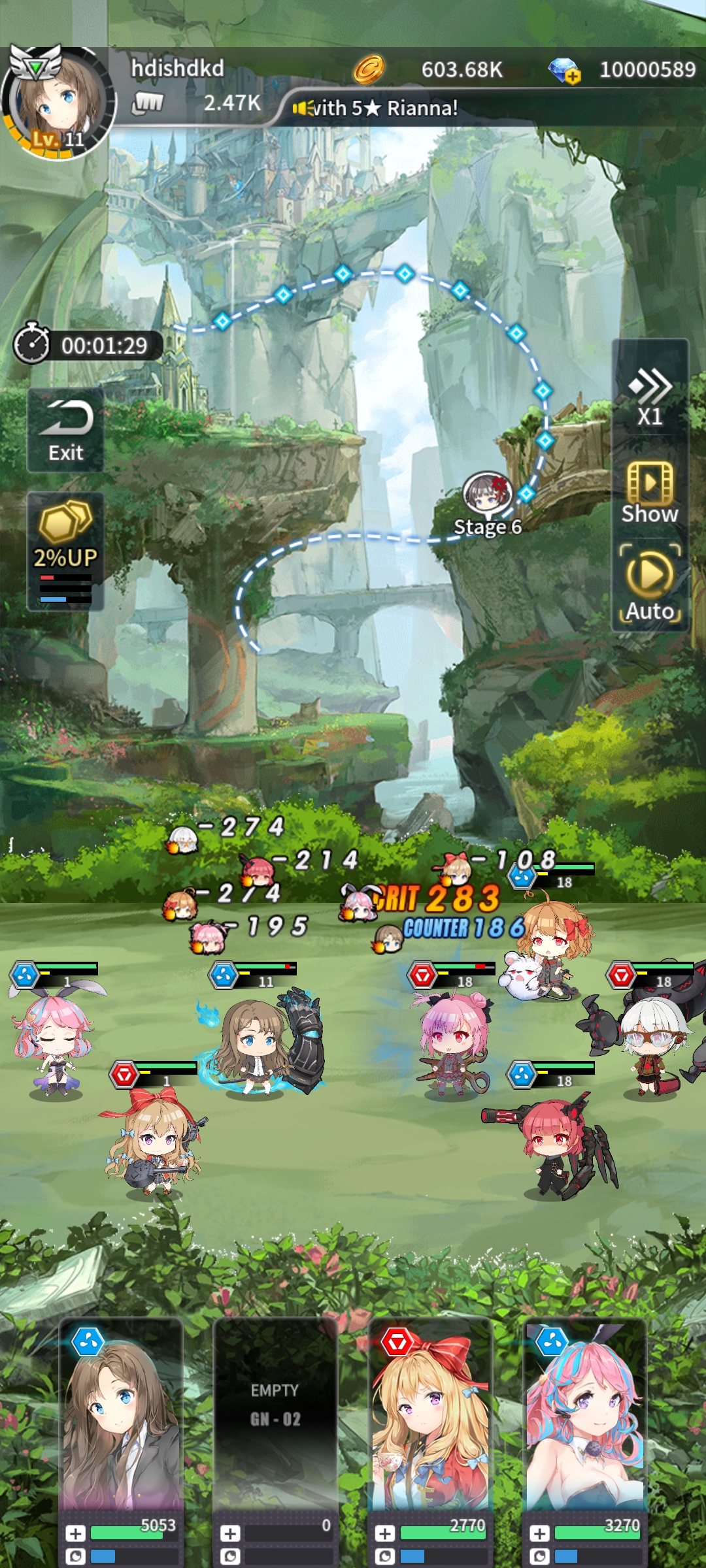Toggle the X1 battle speed
The width and height of the screenshot is (706, 1568).
[x=650, y=397]
